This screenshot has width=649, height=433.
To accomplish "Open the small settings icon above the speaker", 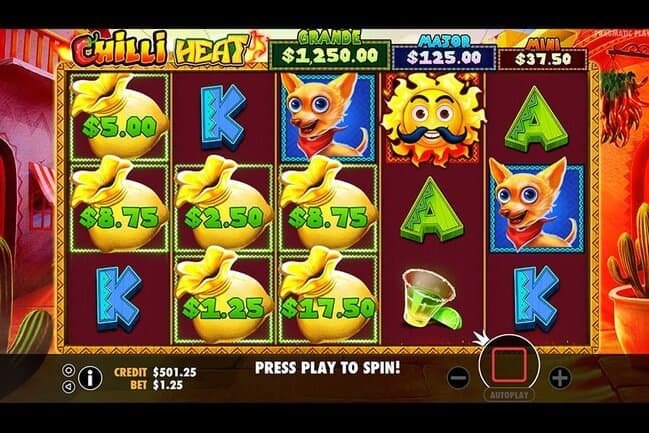I will (x=68, y=370).
